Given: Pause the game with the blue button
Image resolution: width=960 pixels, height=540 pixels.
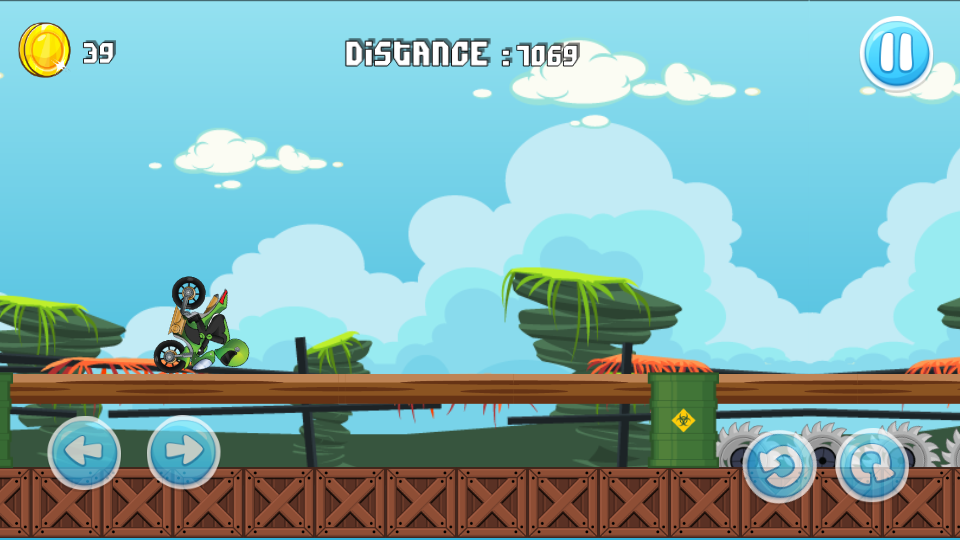Looking at the screenshot, I should tap(896, 54).
